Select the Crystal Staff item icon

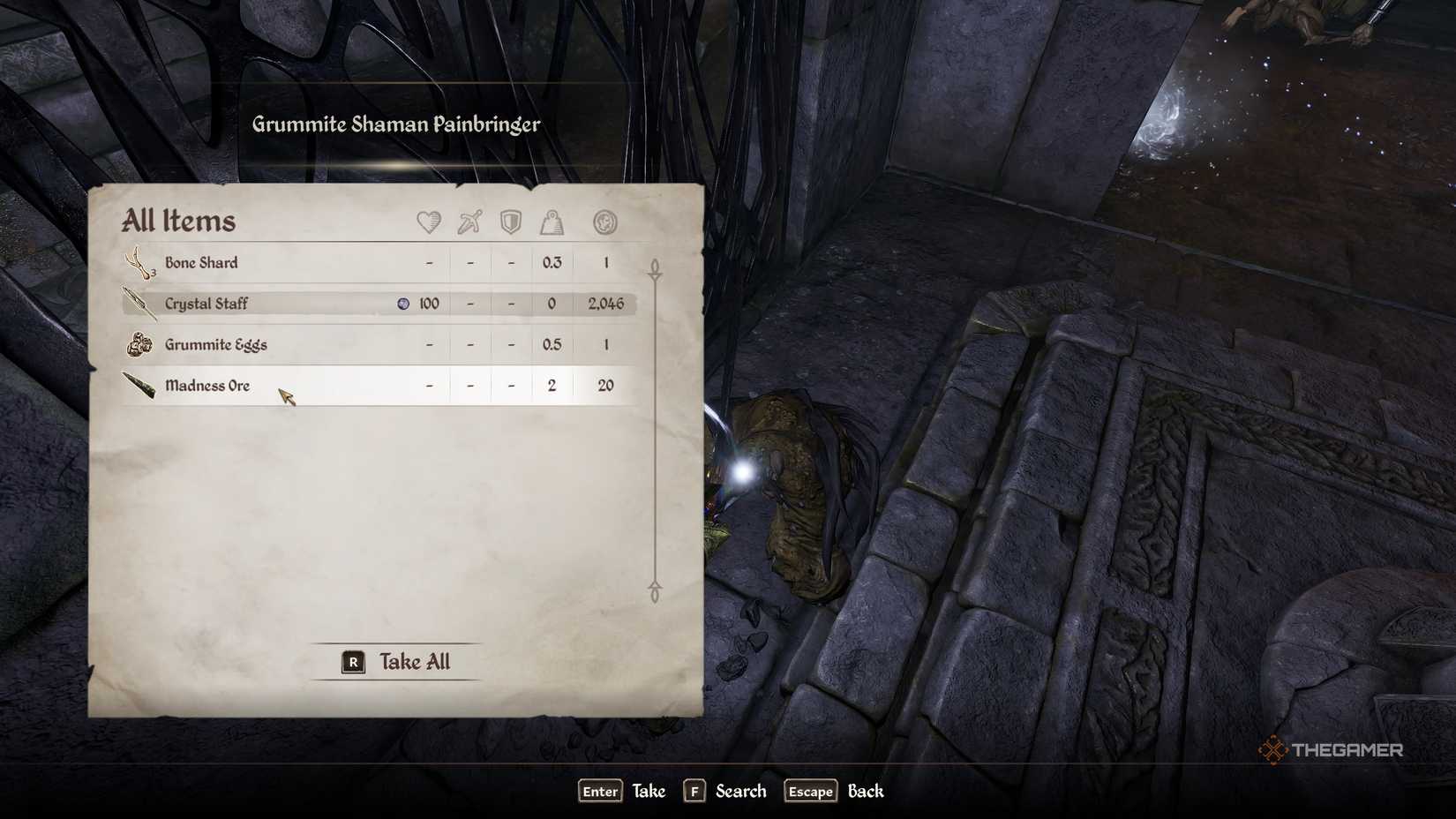coord(139,303)
